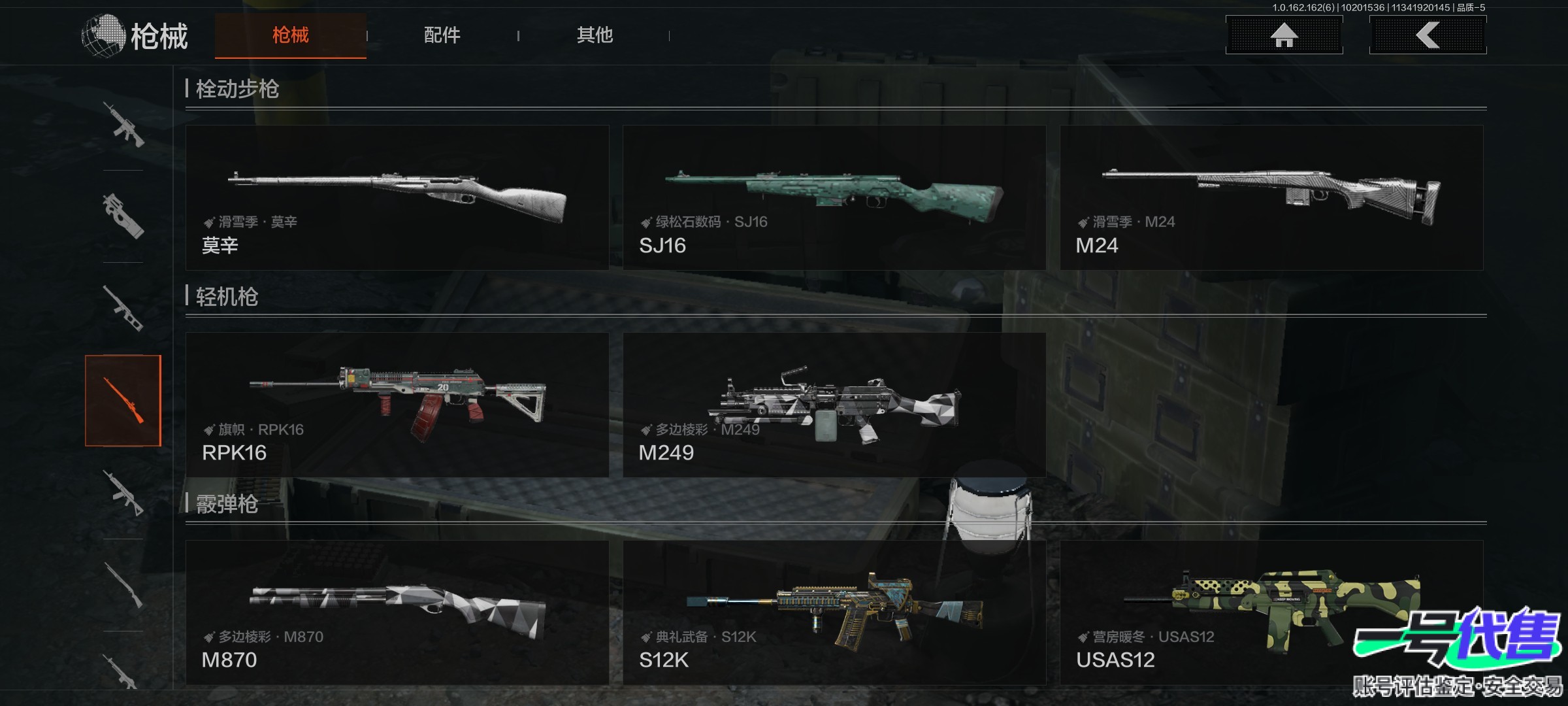
Task: Open the 其他 tab
Action: click(x=595, y=35)
